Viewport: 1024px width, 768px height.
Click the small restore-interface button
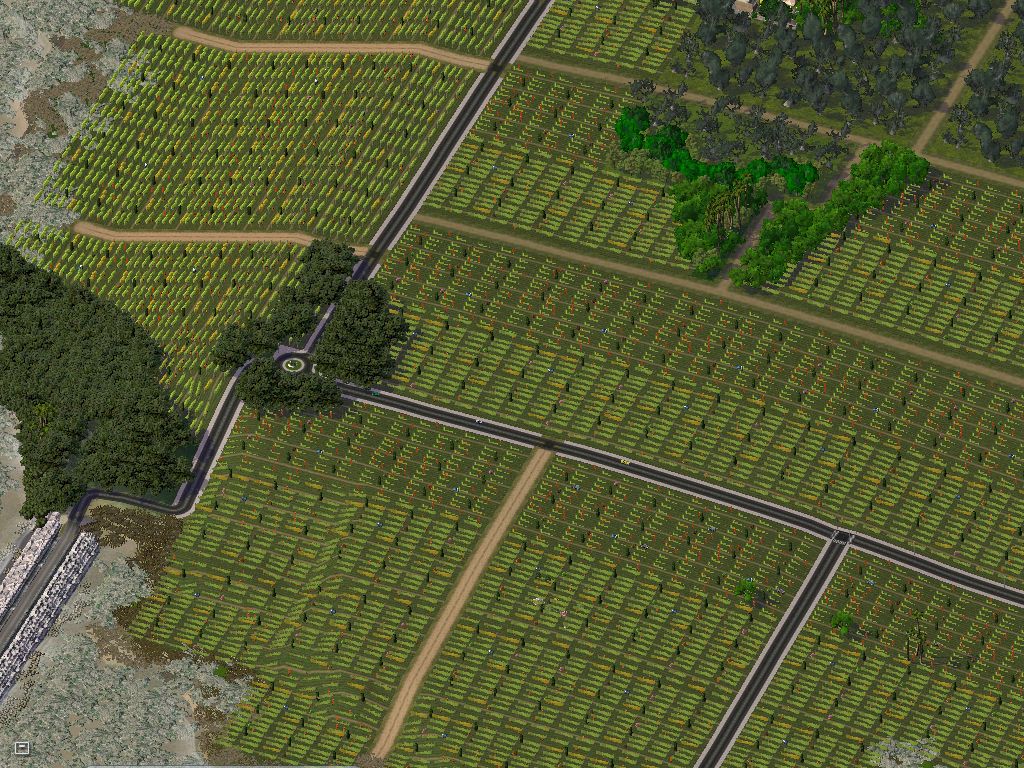[22, 747]
